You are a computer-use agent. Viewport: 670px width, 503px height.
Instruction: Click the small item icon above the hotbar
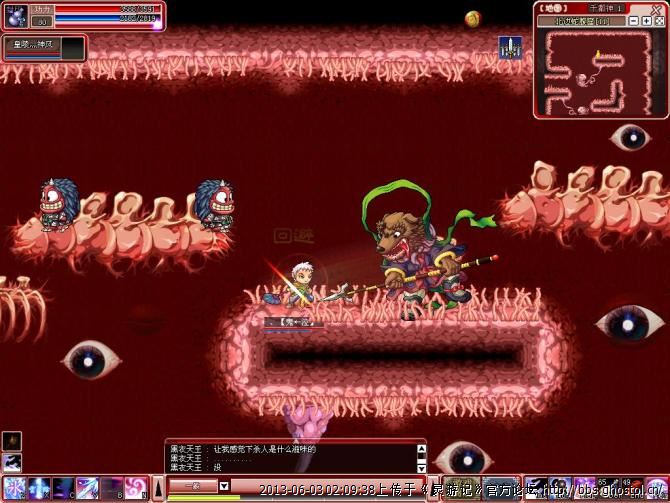[x=12, y=442]
